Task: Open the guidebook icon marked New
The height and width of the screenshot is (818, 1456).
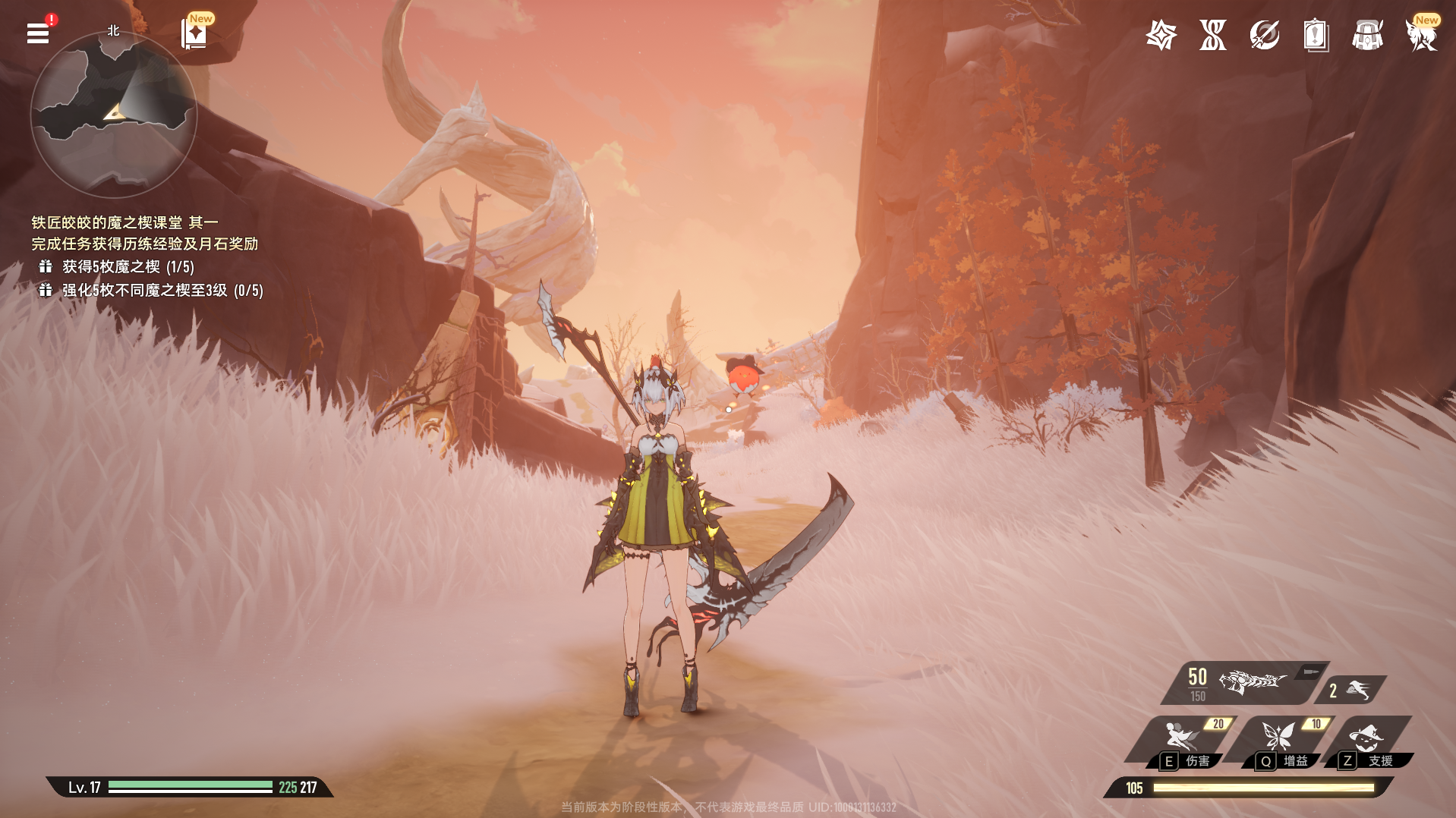Action: coord(194,34)
